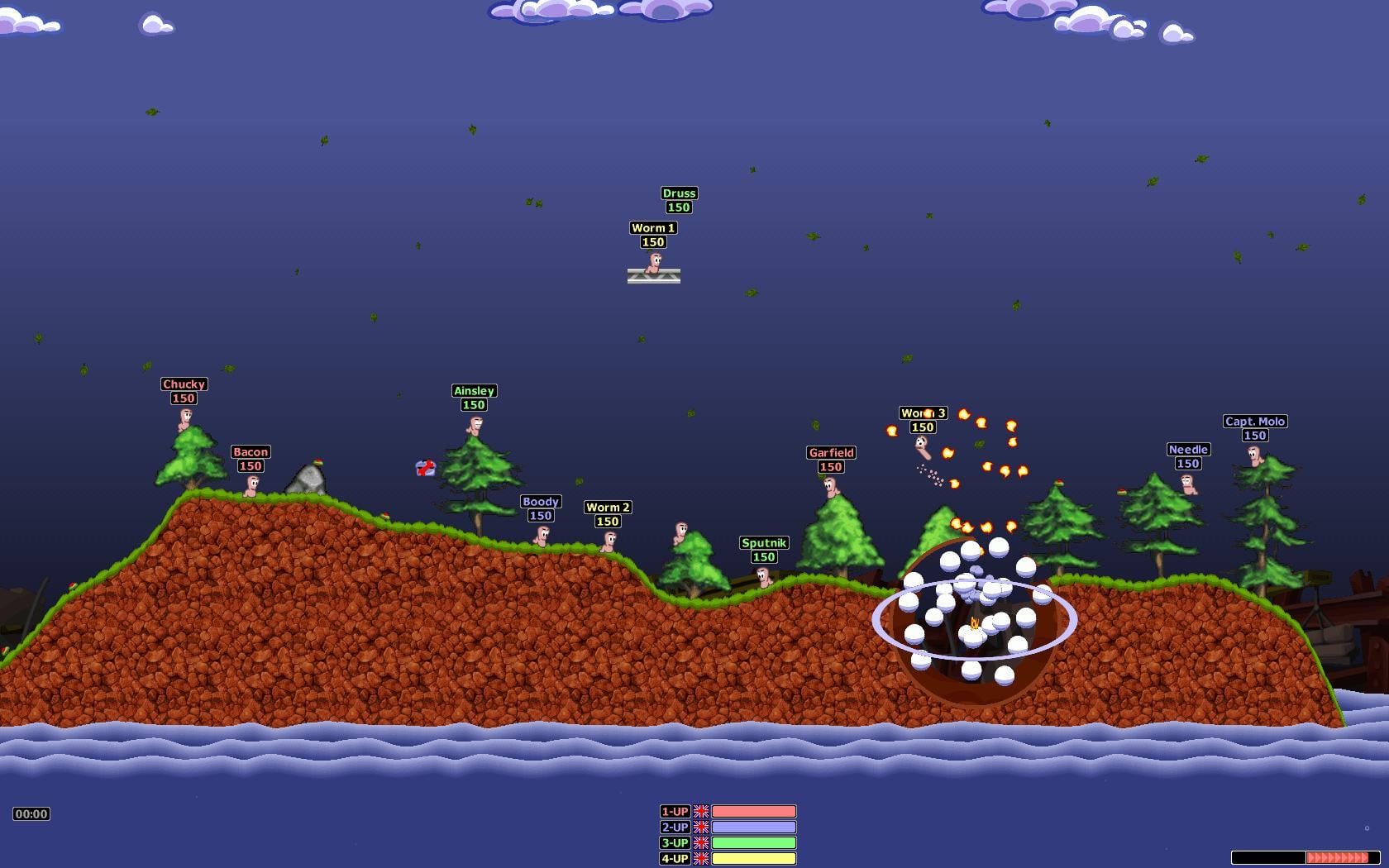Click the Union Jack flag beside 1-UP

pyautogui.click(x=701, y=813)
